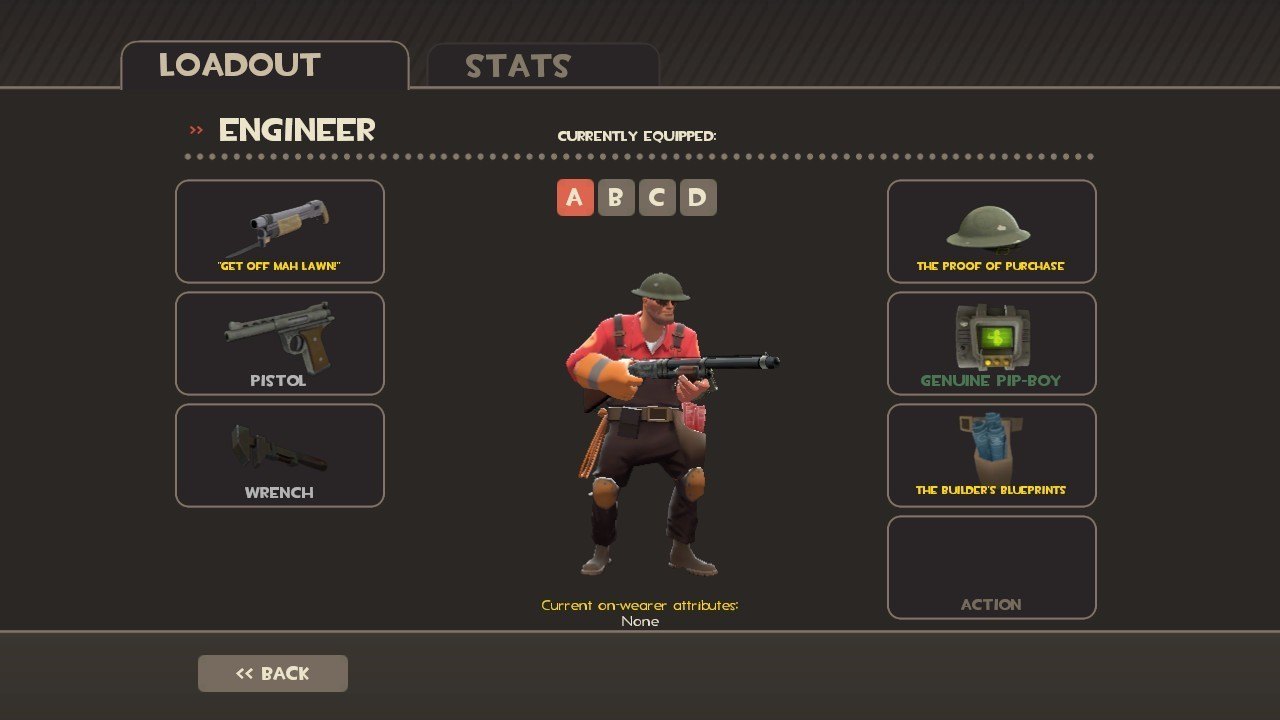This screenshot has width=1280, height=720.
Task: Select the Wrench melee slot
Action: pyautogui.click(x=280, y=456)
